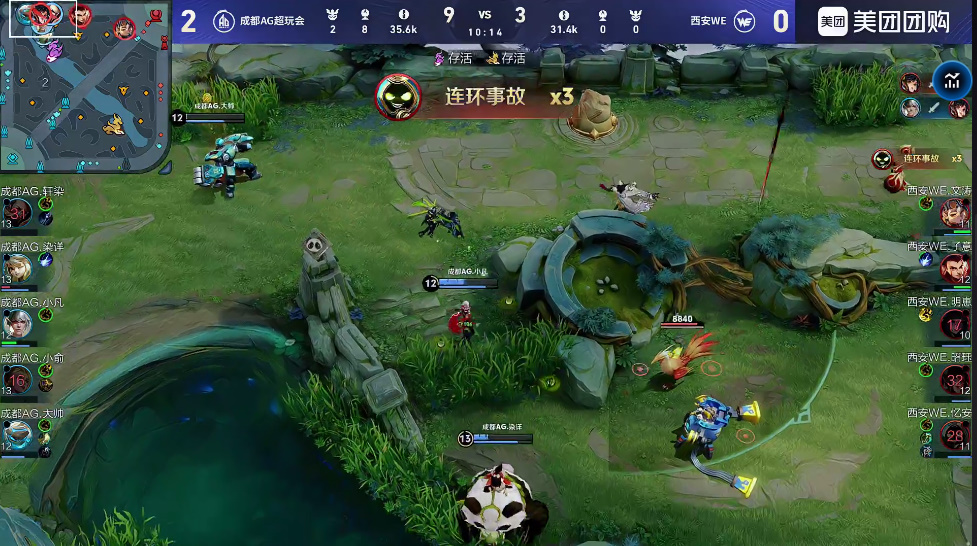Focus on 成都AG.大帅 hero portrait
Screen dimensions: 977x546
pos(18,435)
